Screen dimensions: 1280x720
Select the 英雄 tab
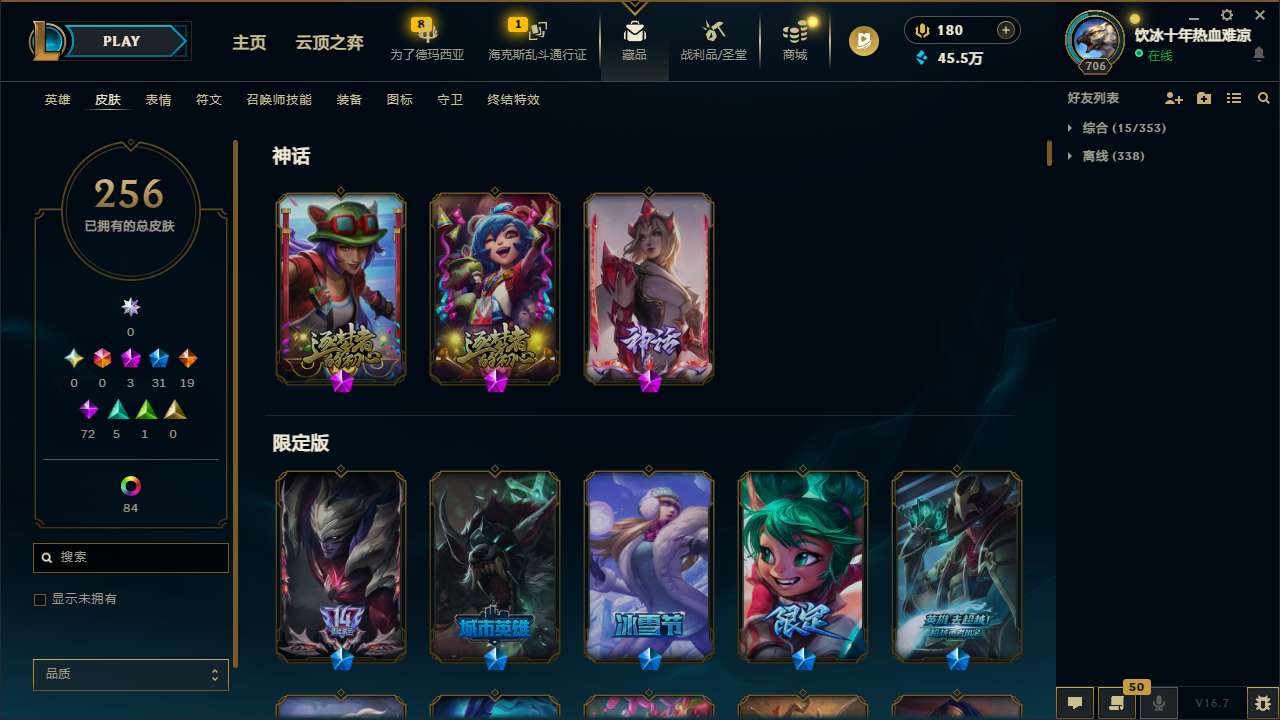pos(57,100)
